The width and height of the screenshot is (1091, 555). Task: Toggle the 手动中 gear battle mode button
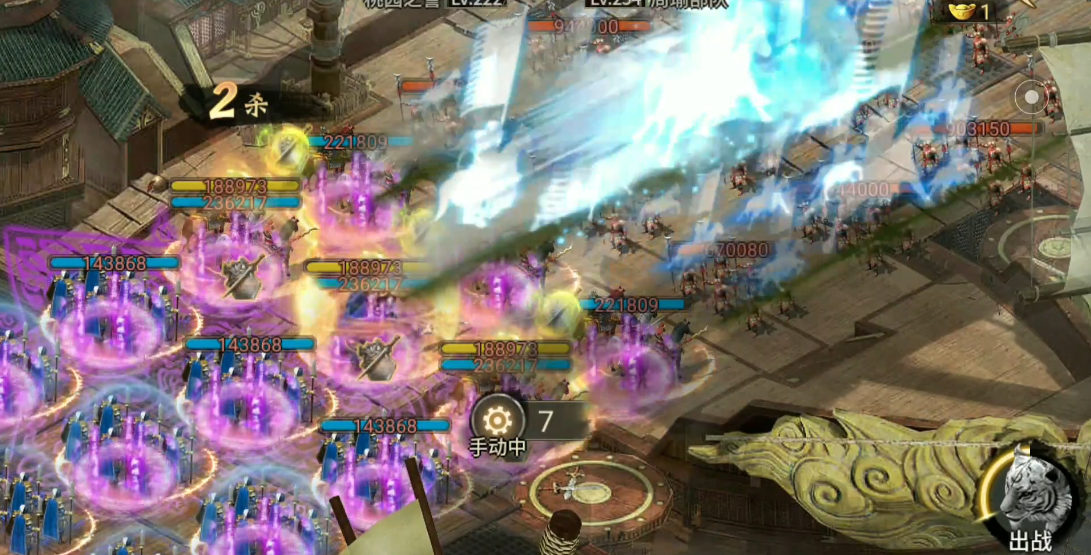497,419
